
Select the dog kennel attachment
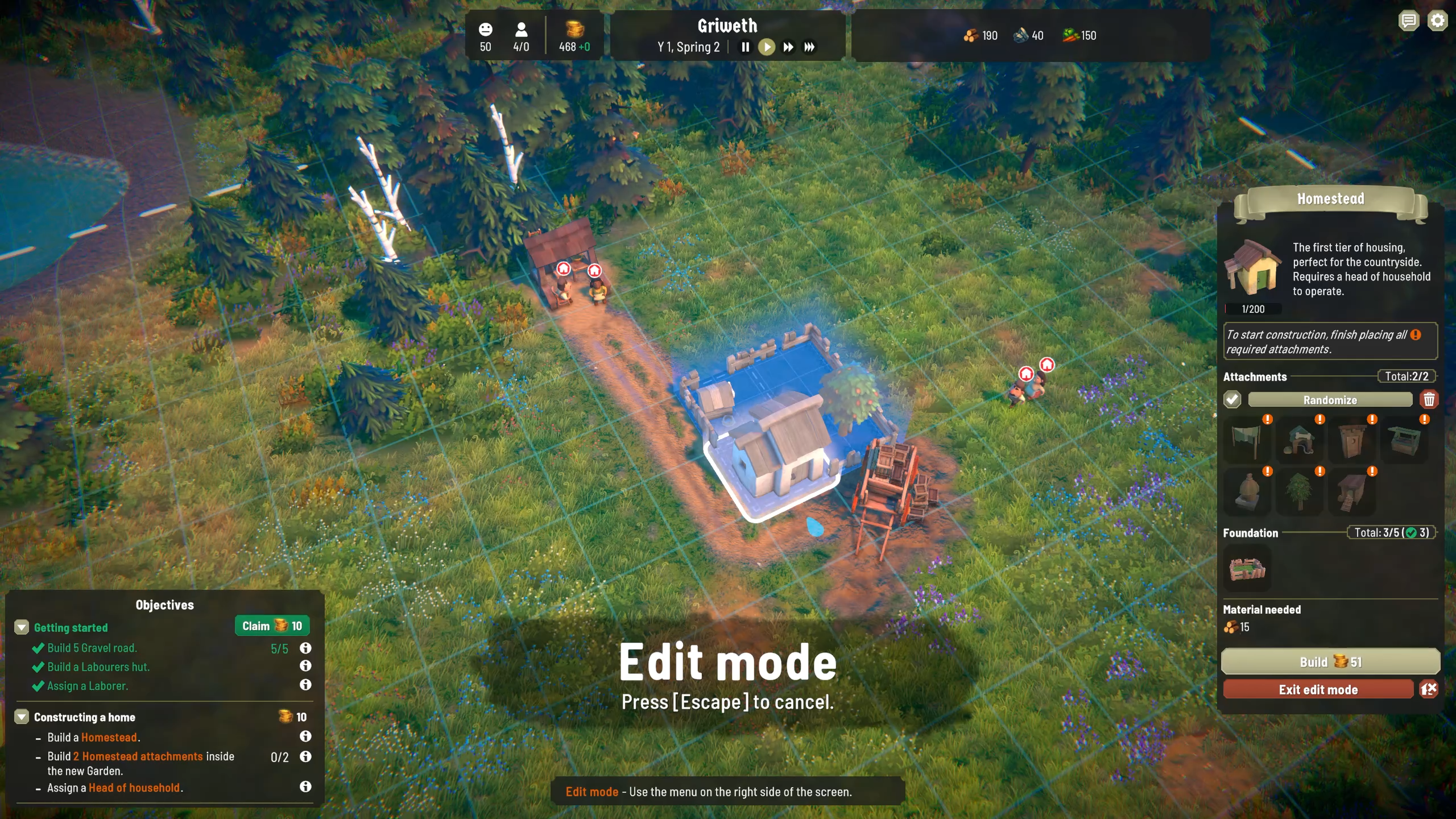tap(1299, 441)
